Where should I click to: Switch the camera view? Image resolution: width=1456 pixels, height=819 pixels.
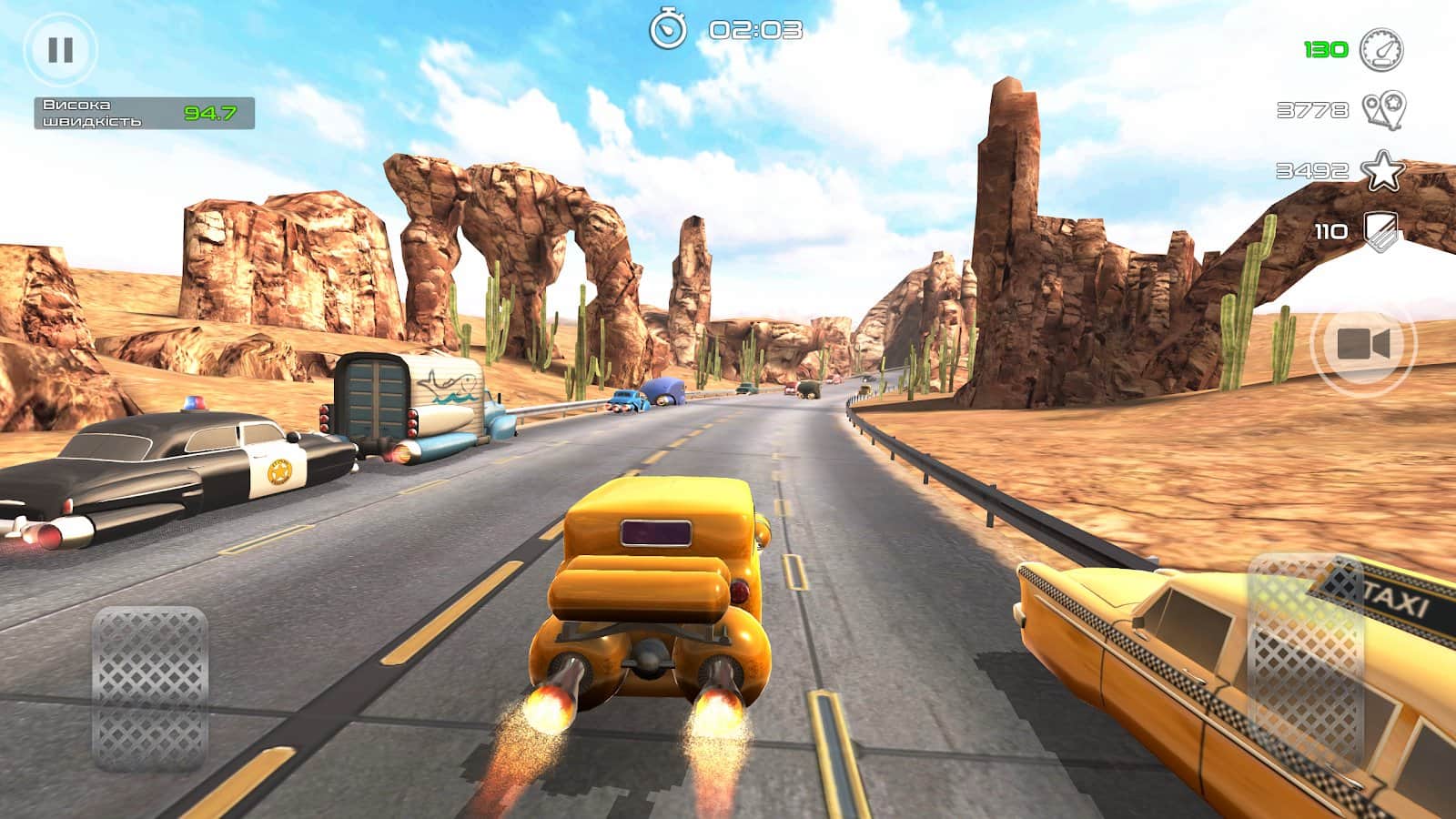[x=1362, y=345]
